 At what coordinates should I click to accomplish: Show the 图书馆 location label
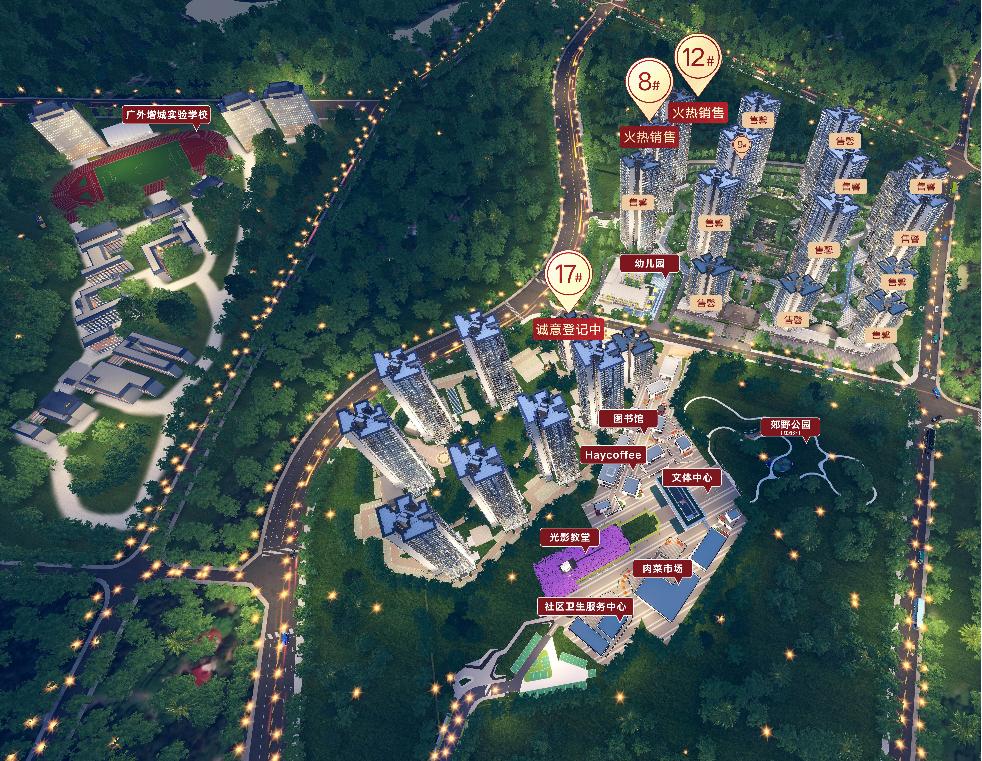[629, 418]
